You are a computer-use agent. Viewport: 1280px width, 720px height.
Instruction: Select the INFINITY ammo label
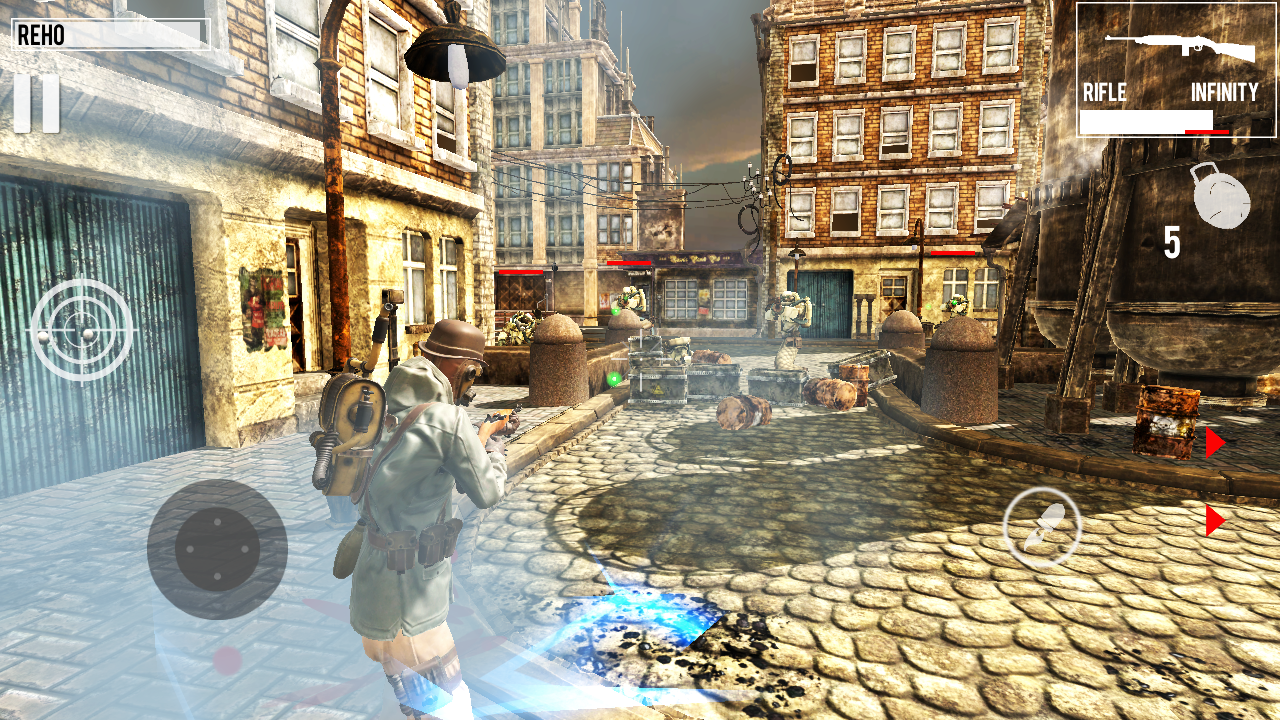click(1225, 95)
